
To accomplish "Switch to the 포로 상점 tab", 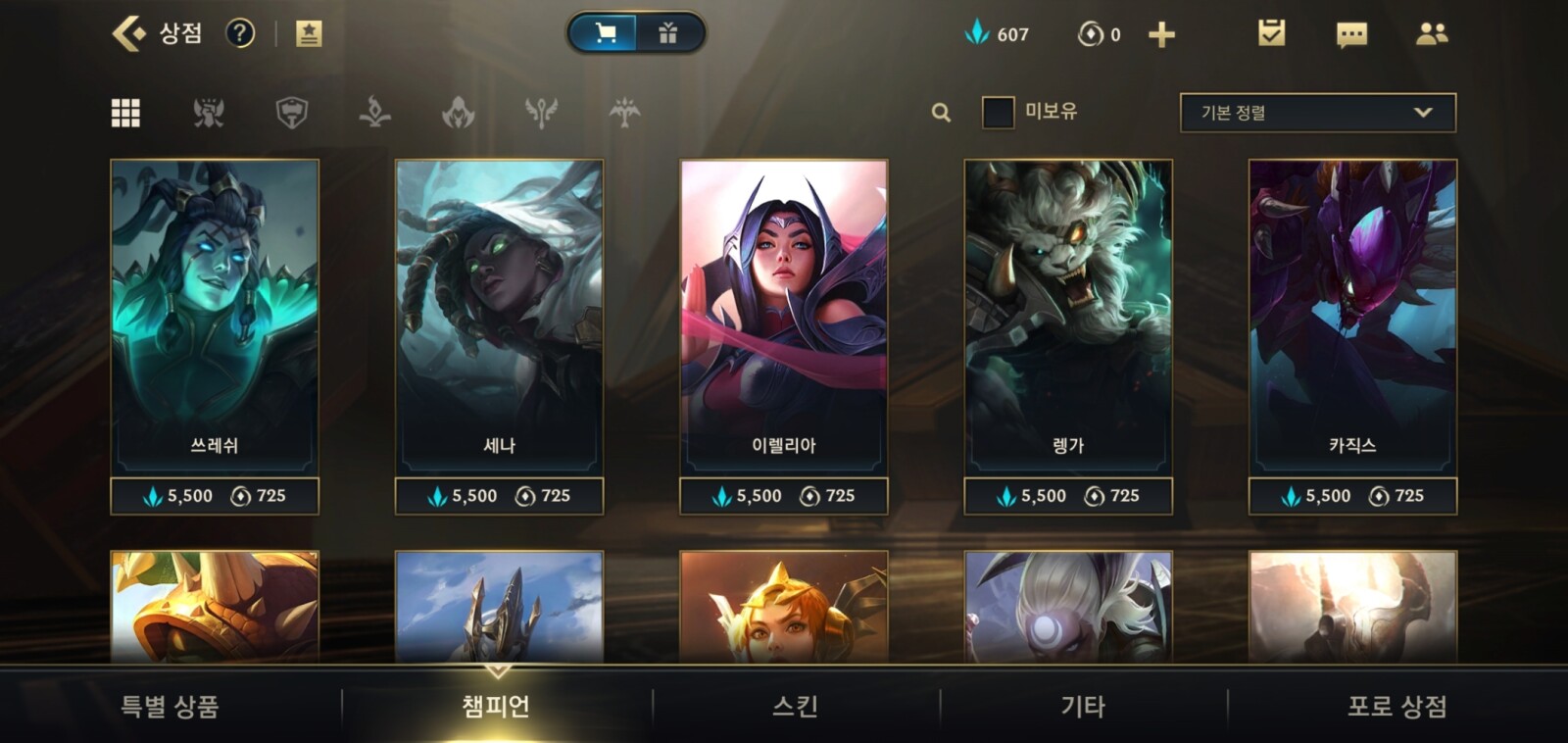I will point(1396,706).
